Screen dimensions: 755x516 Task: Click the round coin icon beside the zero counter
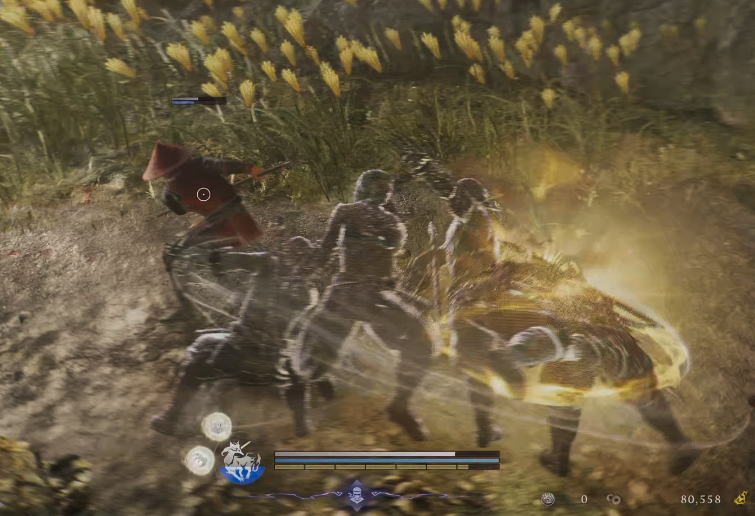[548, 498]
